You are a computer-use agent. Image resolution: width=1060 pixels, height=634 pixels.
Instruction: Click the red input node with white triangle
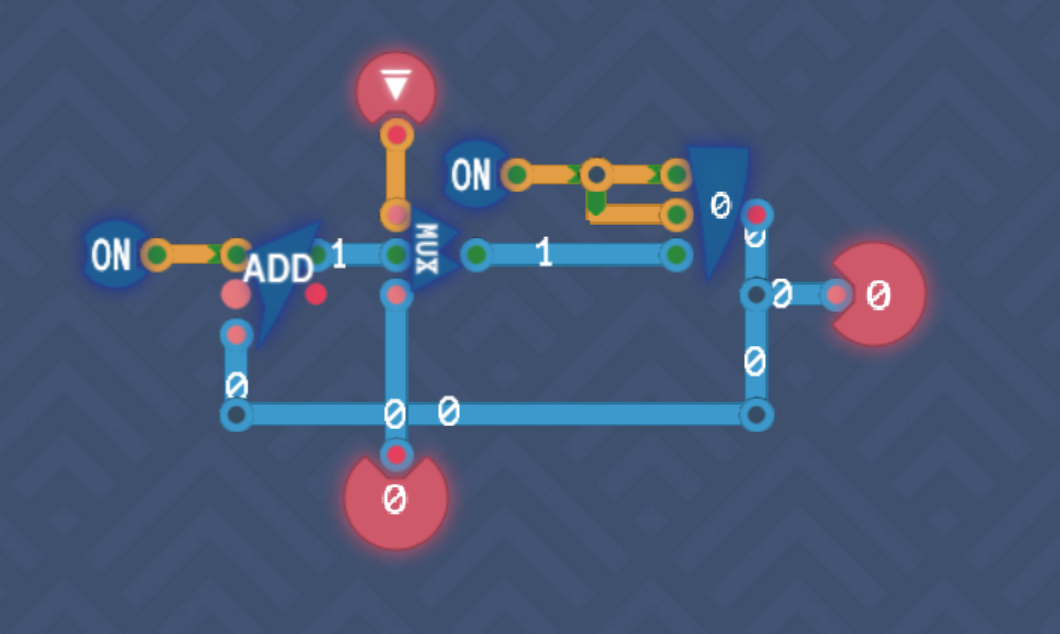[x=396, y=88]
